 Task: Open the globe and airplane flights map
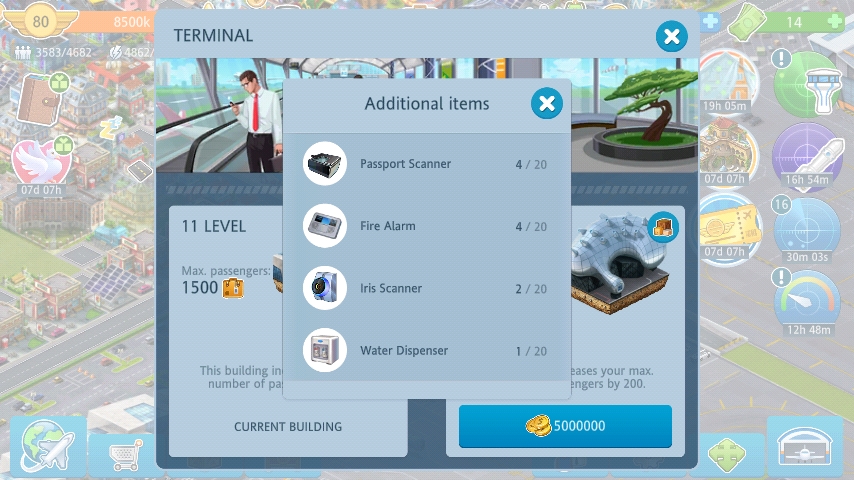pyautogui.click(x=47, y=447)
